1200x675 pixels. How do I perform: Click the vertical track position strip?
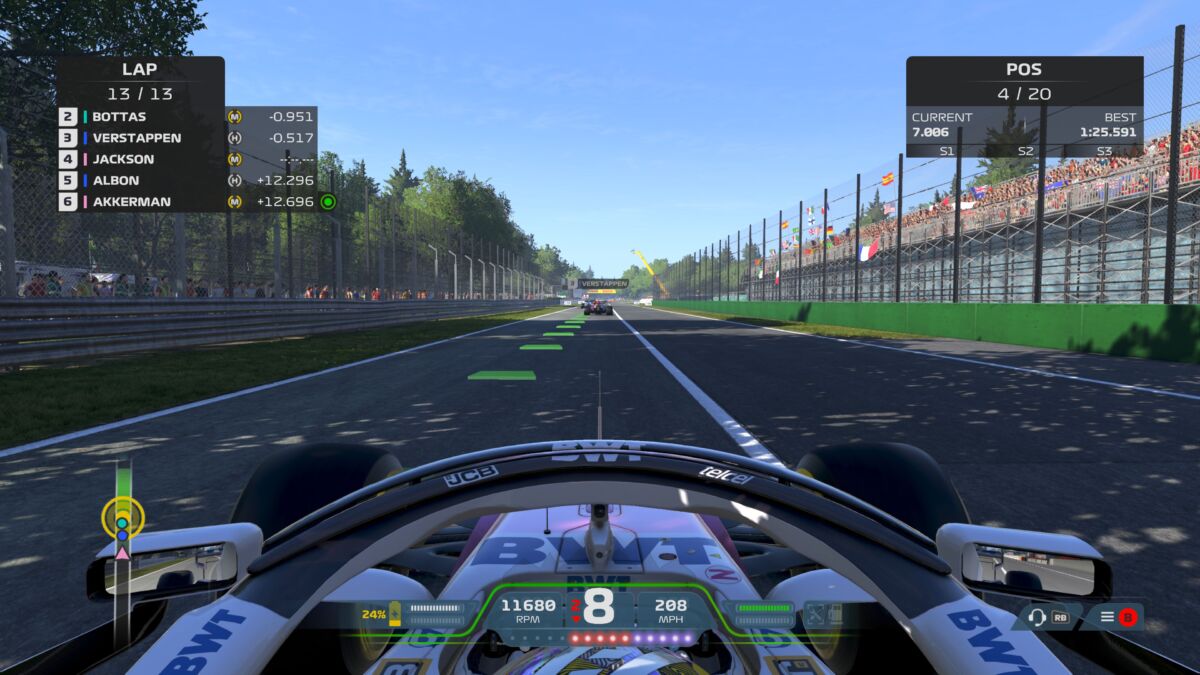pyautogui.click(x=123, y=550)
